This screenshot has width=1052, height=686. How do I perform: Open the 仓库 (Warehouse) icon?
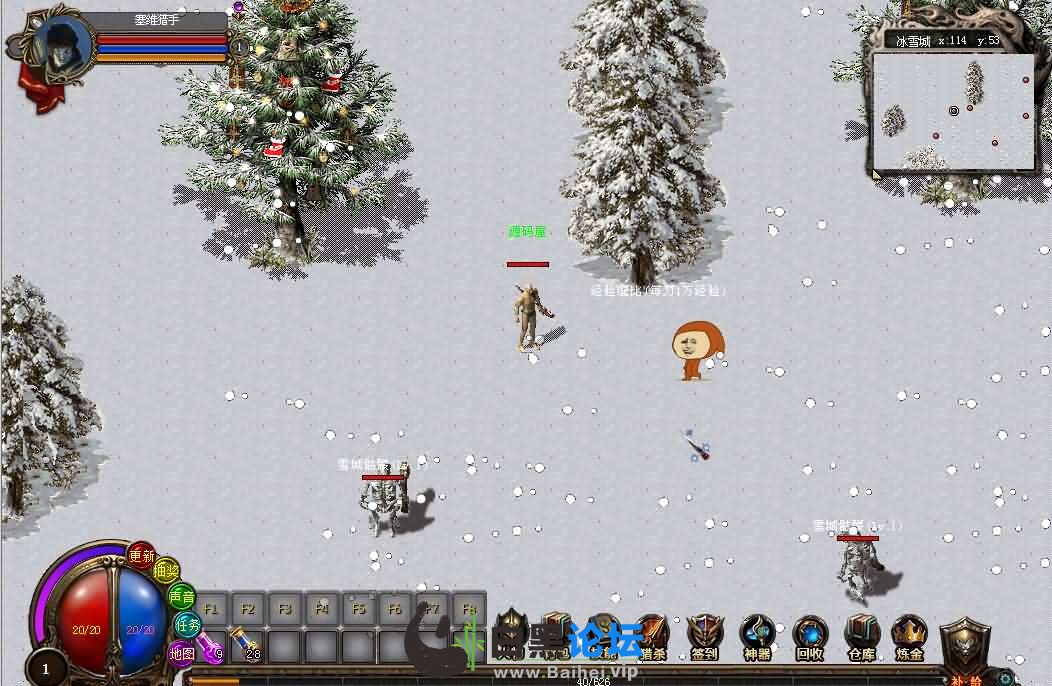(x=861, y=636)
